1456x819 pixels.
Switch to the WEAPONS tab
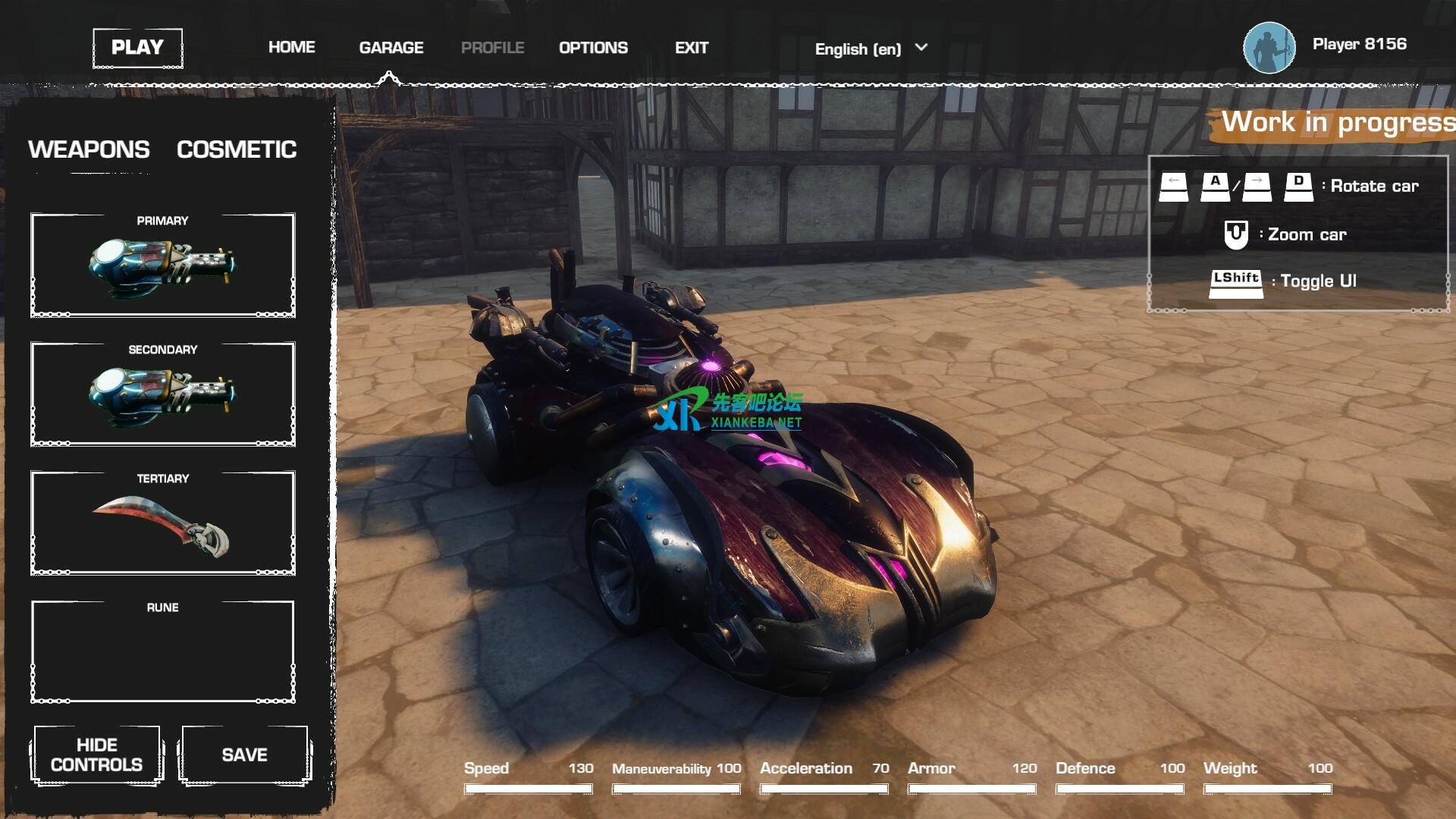click(x=89, y=149)
